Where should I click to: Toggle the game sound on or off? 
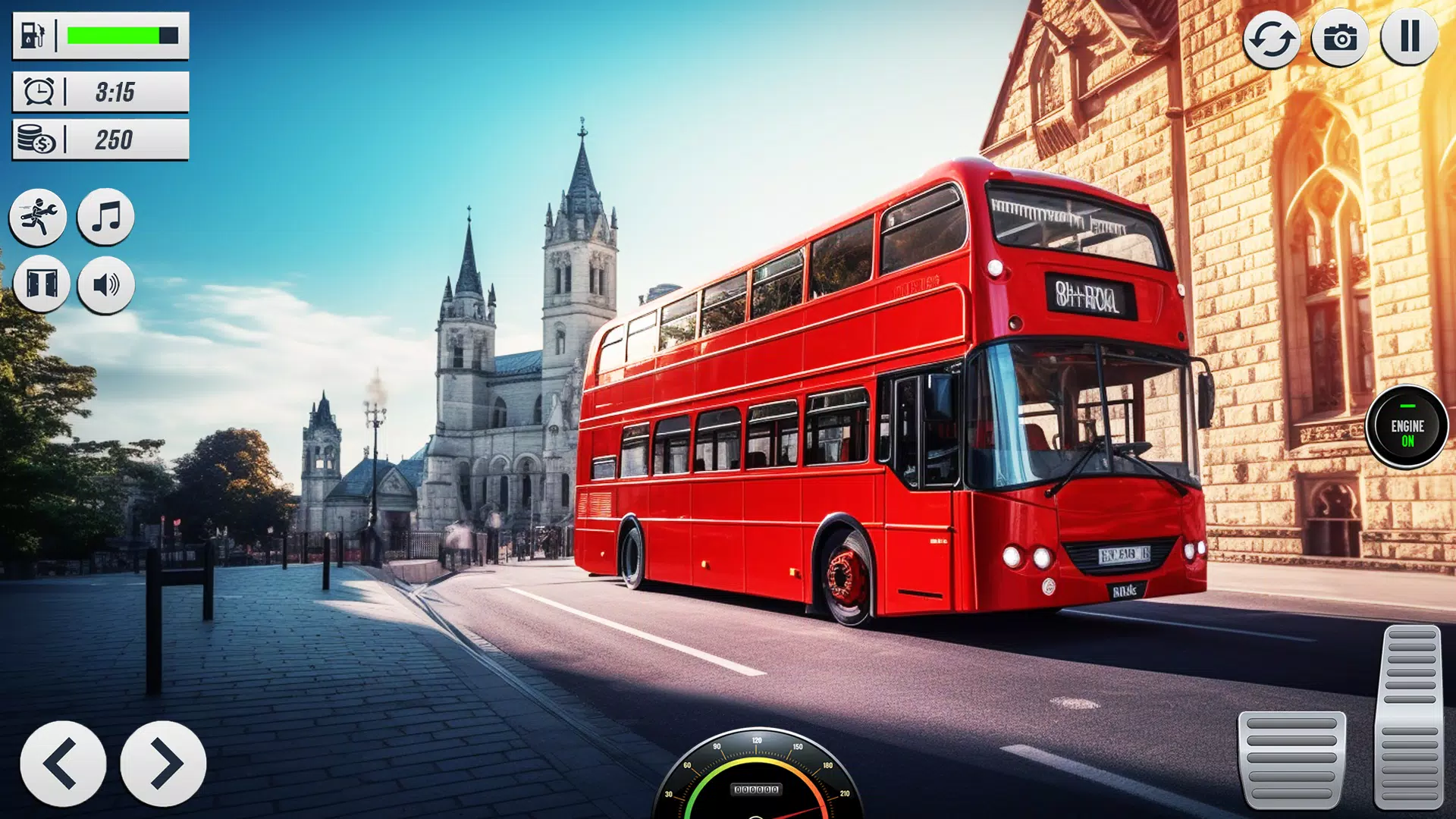[x=106, y=284]
